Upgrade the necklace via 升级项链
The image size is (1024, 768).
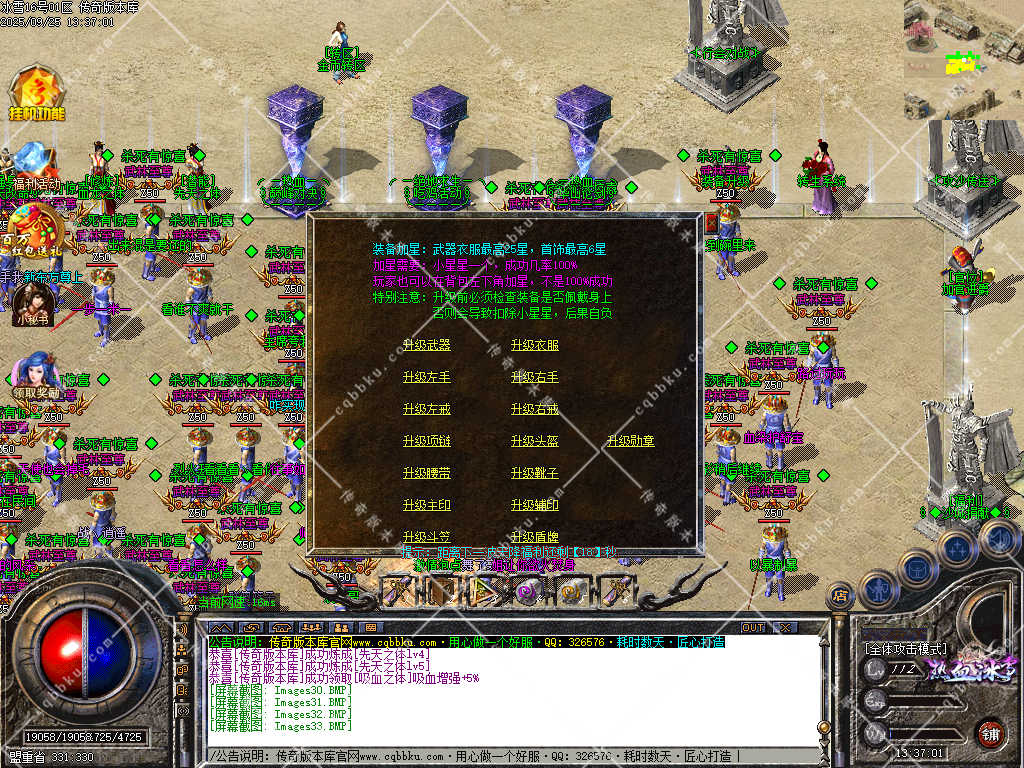tap(427, 441)
